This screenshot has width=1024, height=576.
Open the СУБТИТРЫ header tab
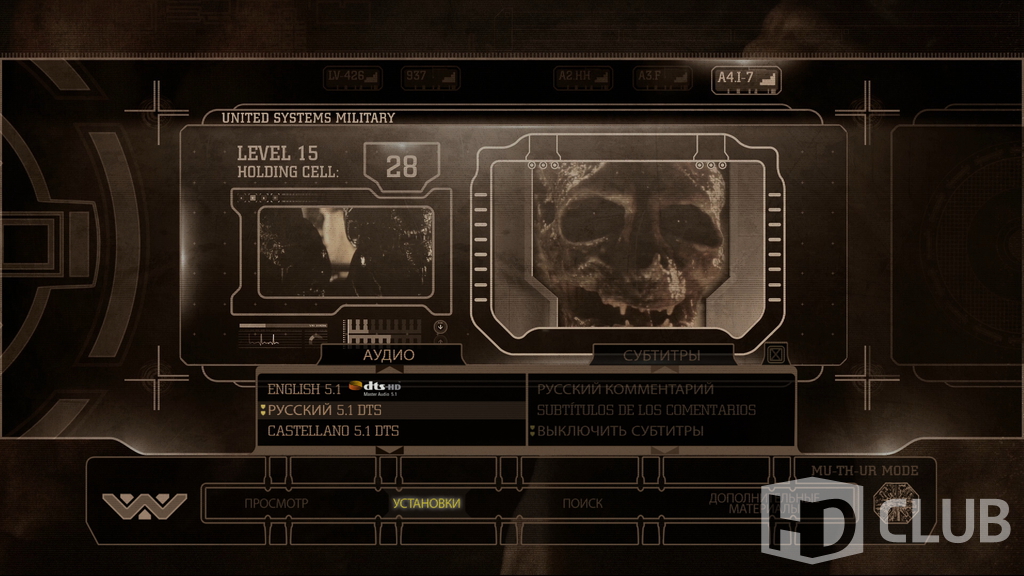(x=661, y=355)
